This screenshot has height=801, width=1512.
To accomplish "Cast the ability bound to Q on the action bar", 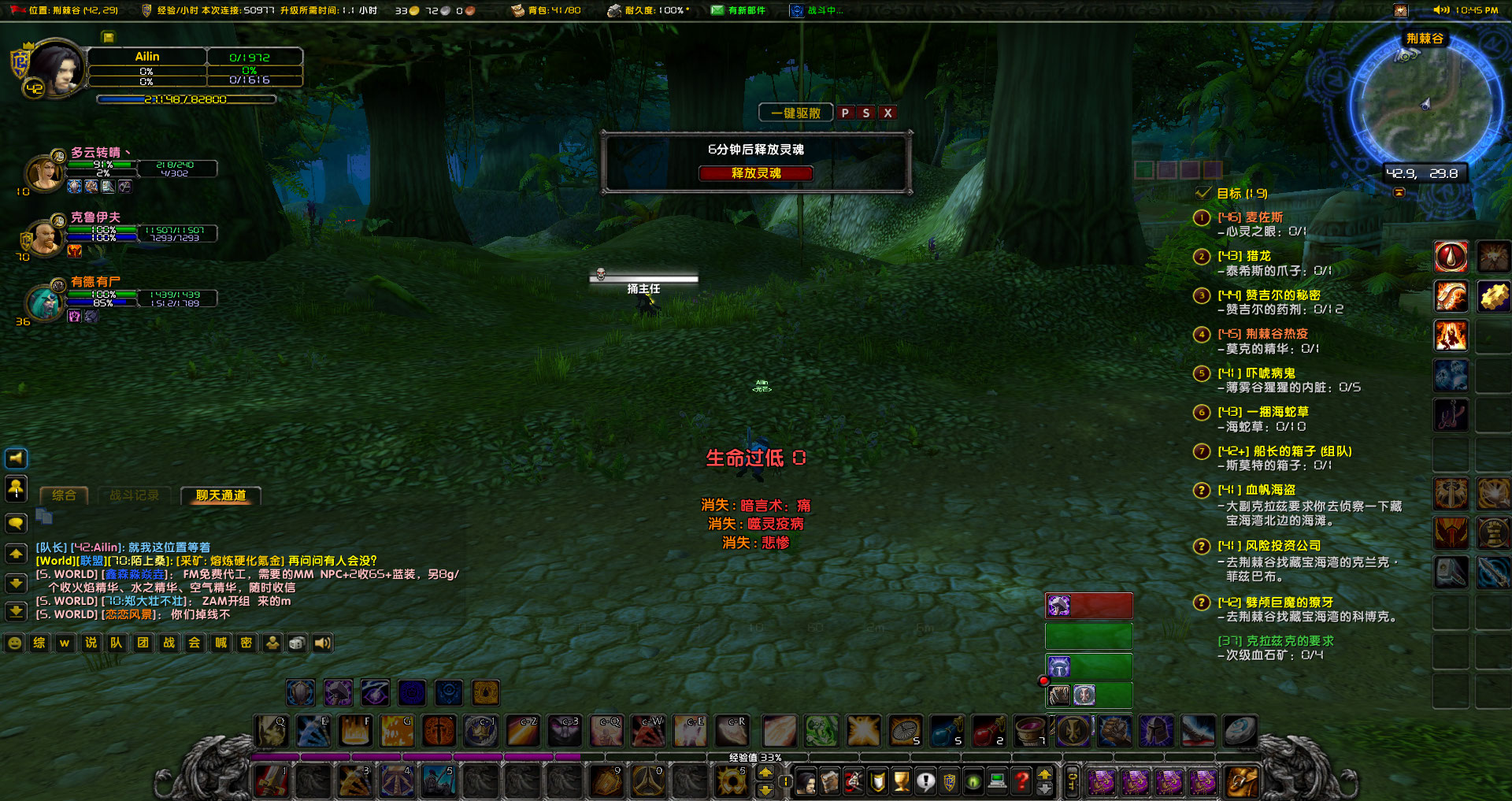I will point(271,731).
